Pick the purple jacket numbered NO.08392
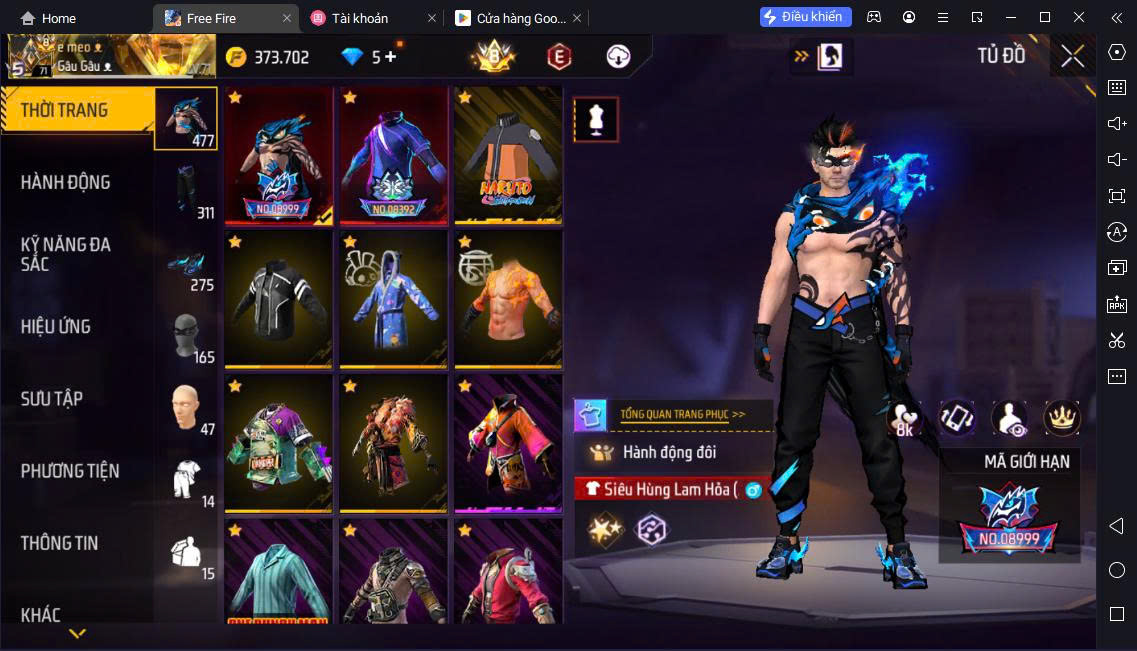The image size is (1137, 651). [393, 155]
